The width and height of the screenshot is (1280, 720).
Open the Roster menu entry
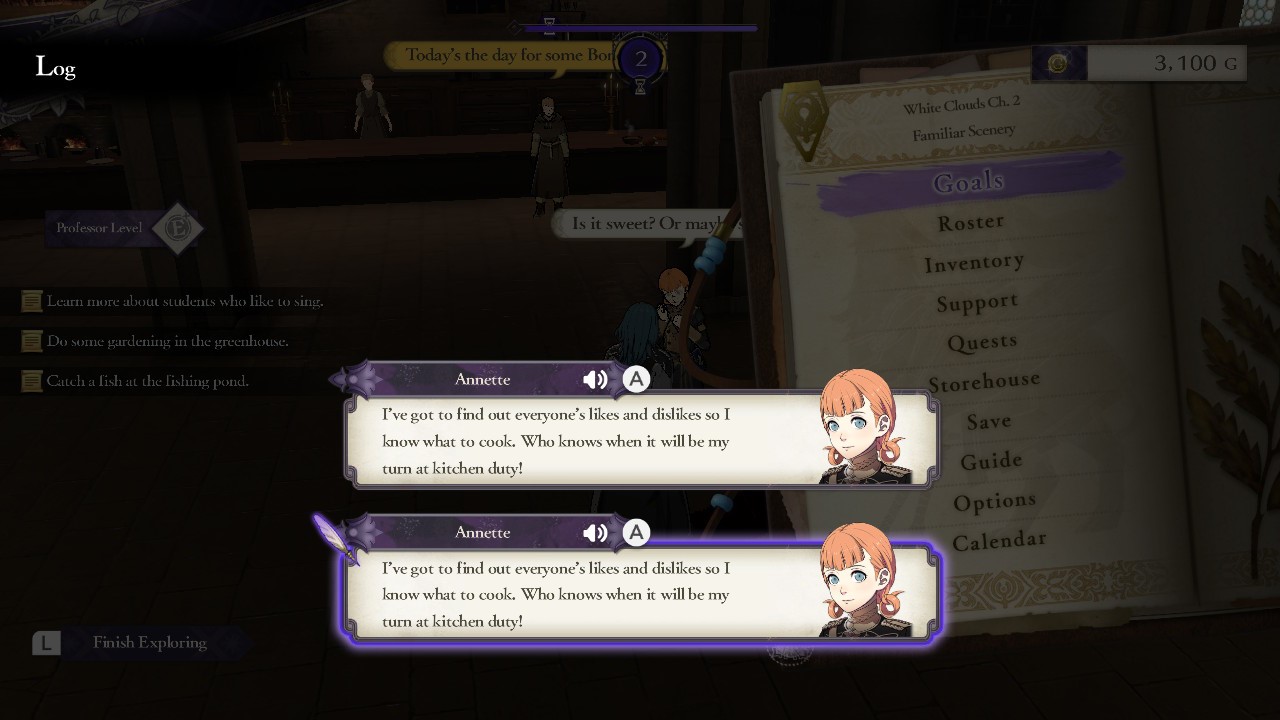point(971,221)
